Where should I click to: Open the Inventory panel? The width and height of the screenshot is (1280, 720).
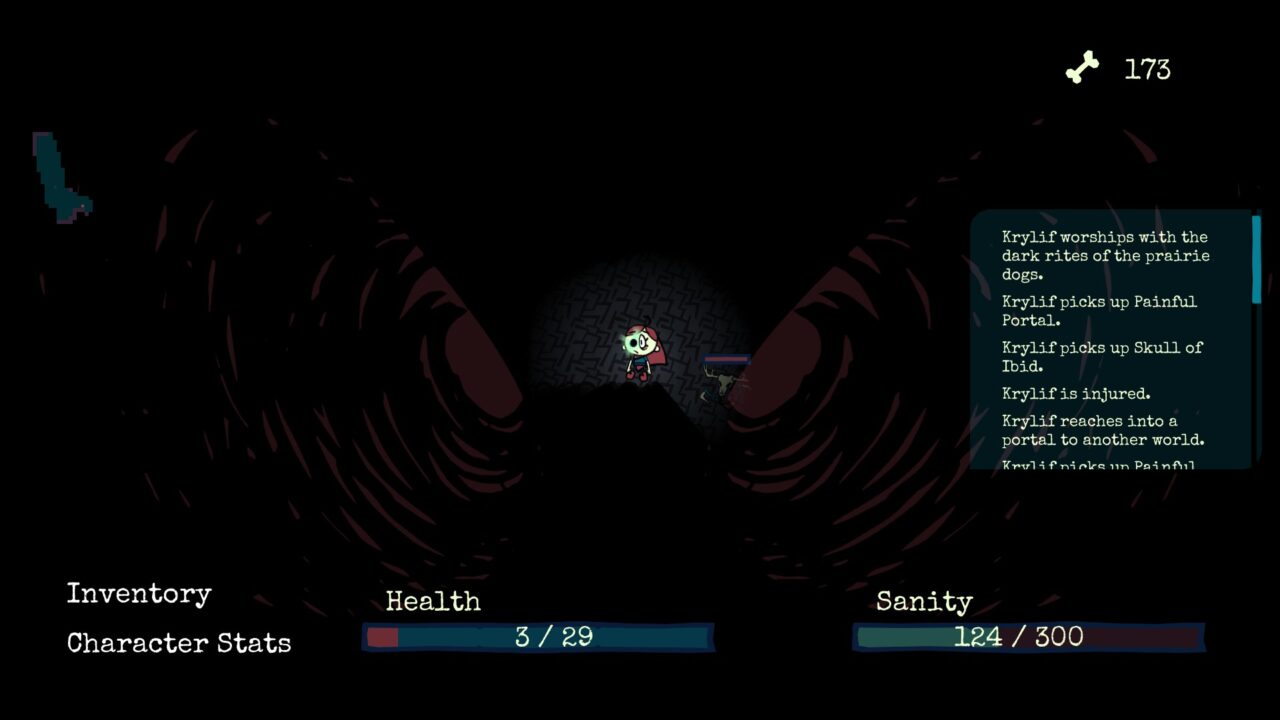pyautogui.click(x=139, y=594)
